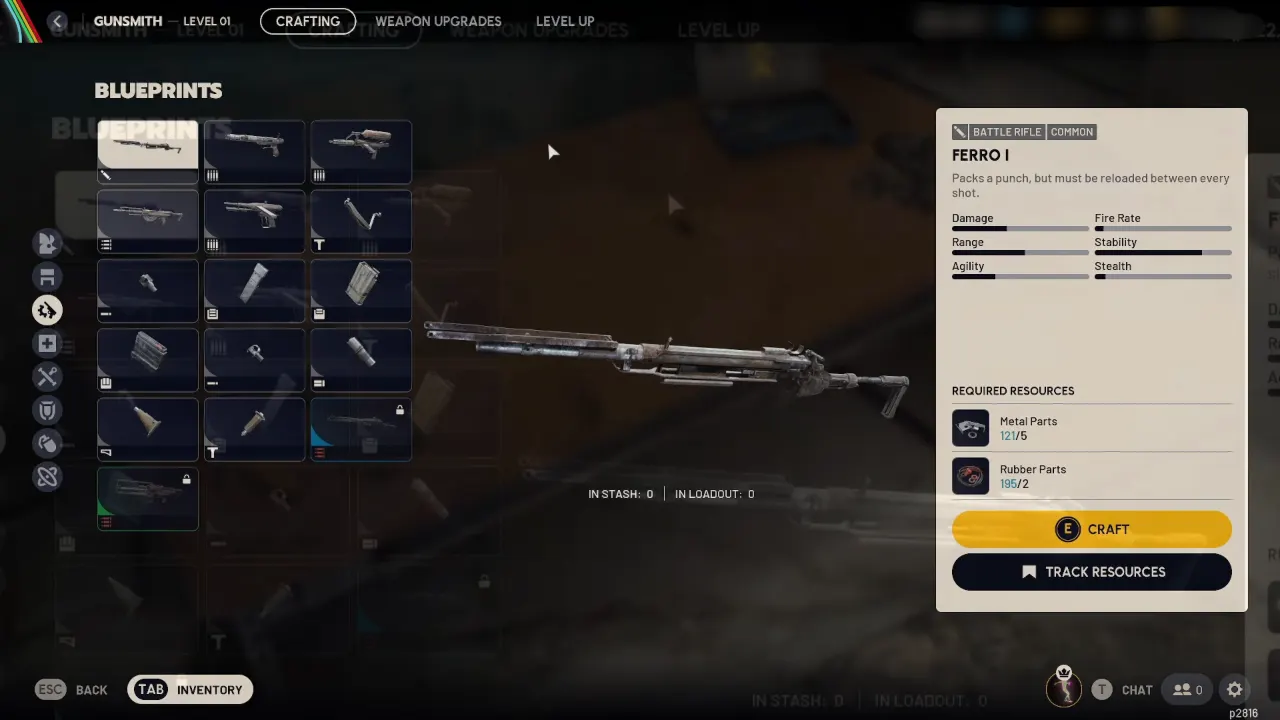Switch to the GUNSMITH menu
Screen dimensions: 1280x720
(127, 21)
